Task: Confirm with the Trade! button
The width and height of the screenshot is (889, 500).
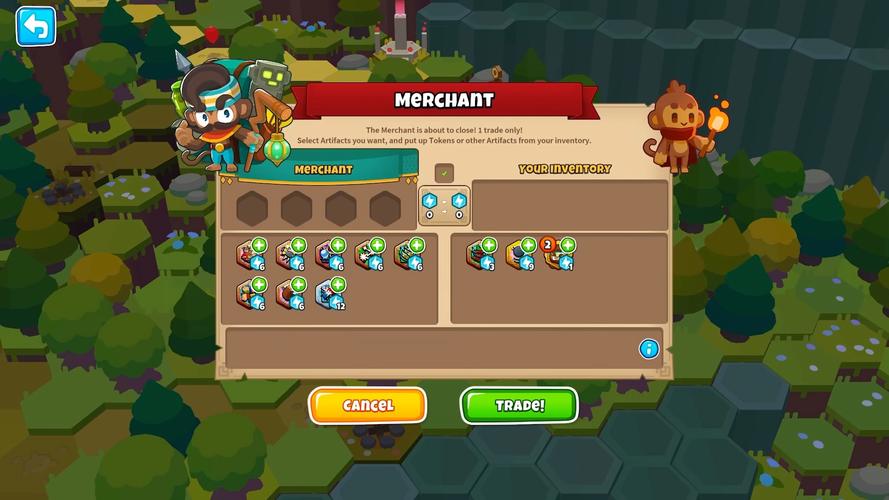Action: pos(519,405)
